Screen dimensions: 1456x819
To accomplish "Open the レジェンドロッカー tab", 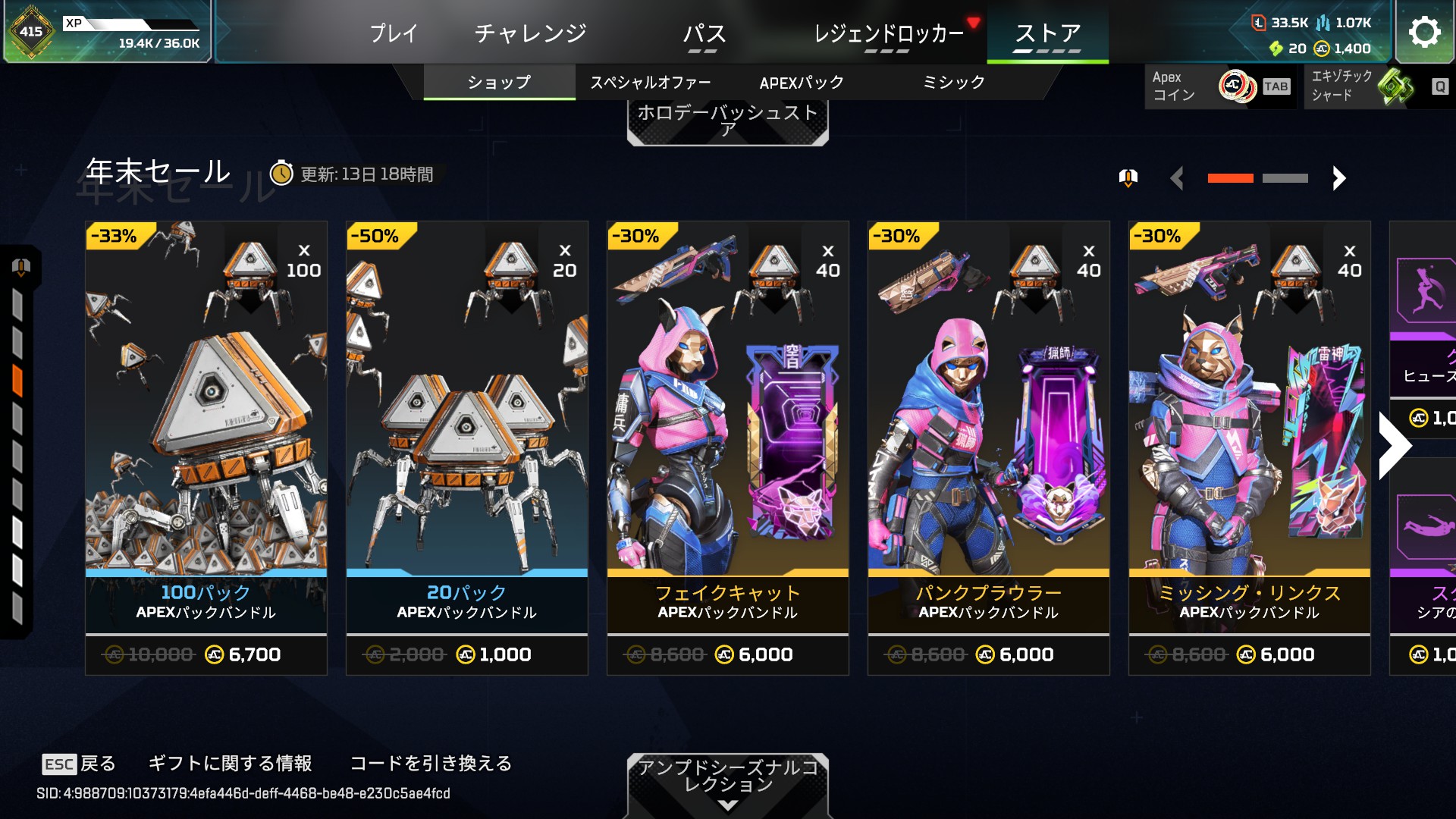I will 888,33.
